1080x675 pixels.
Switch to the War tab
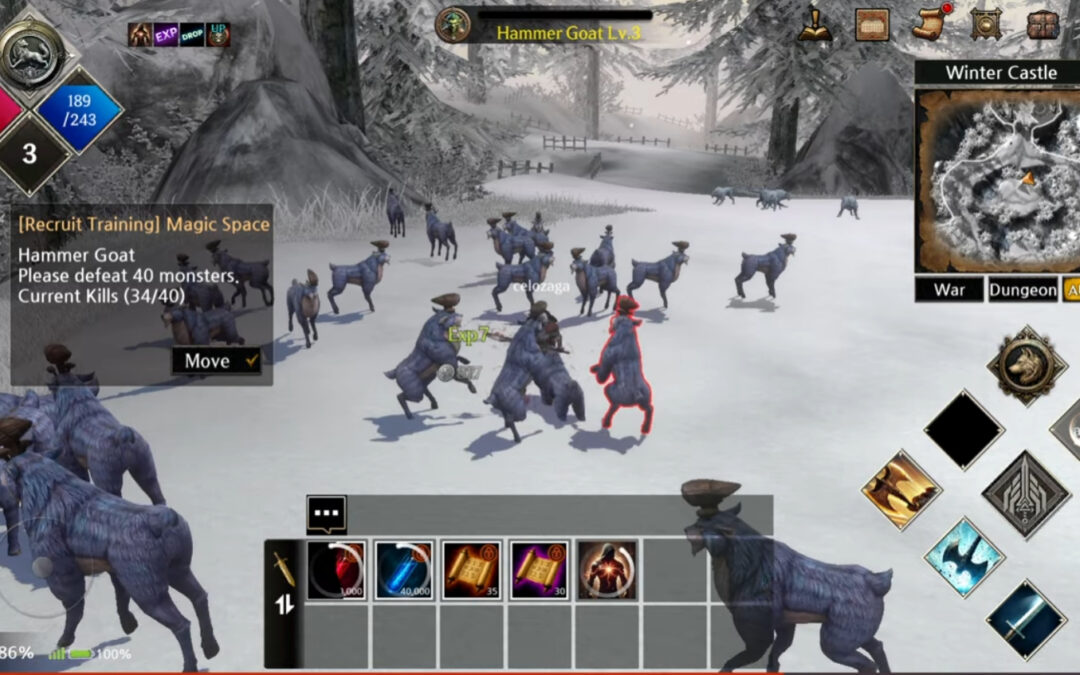[949, 290]
